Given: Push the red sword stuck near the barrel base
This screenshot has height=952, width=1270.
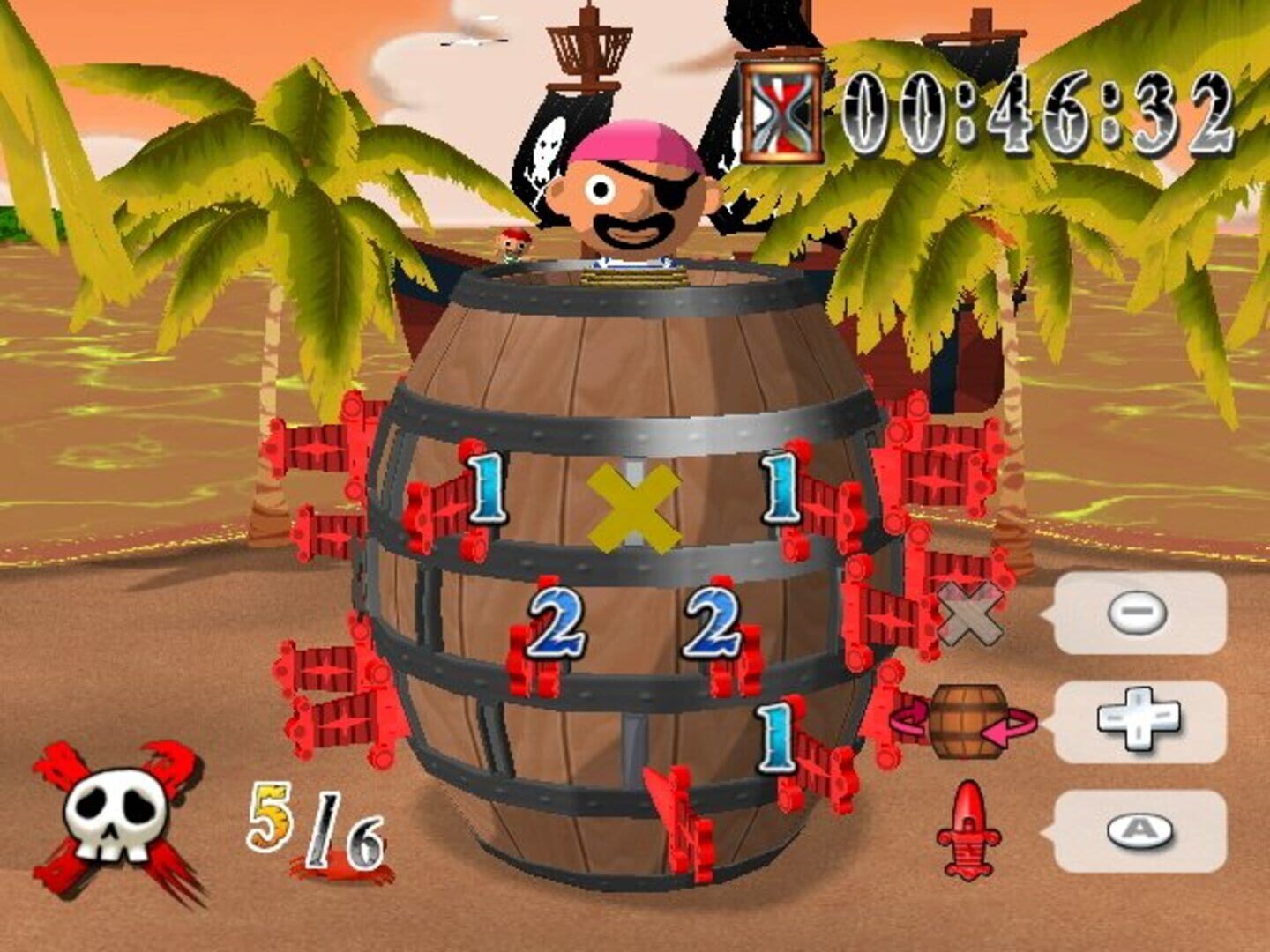Looking at the screenshot, I should coord(679,820).
